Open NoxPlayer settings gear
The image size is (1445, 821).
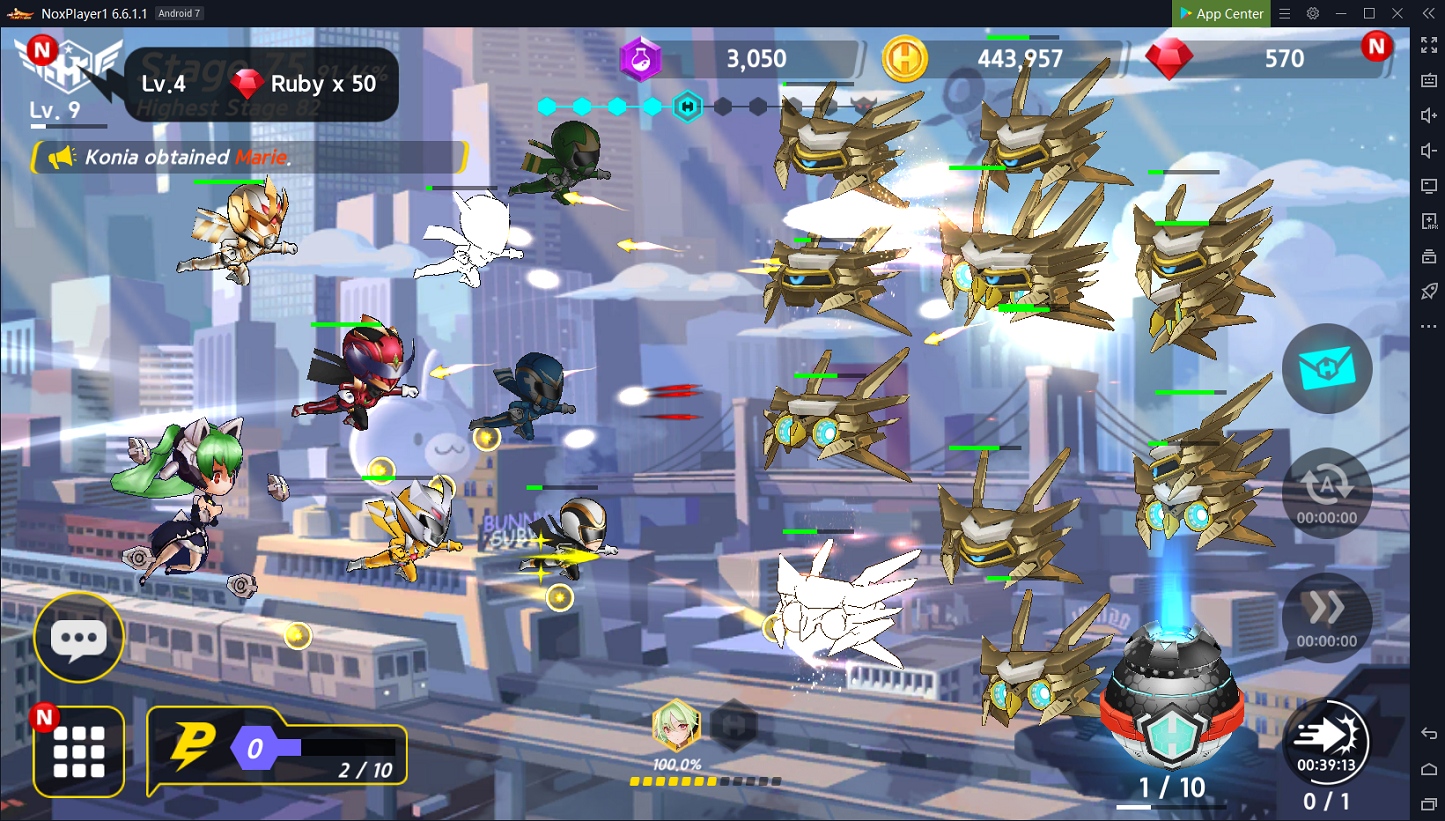tap(1313, 13)
